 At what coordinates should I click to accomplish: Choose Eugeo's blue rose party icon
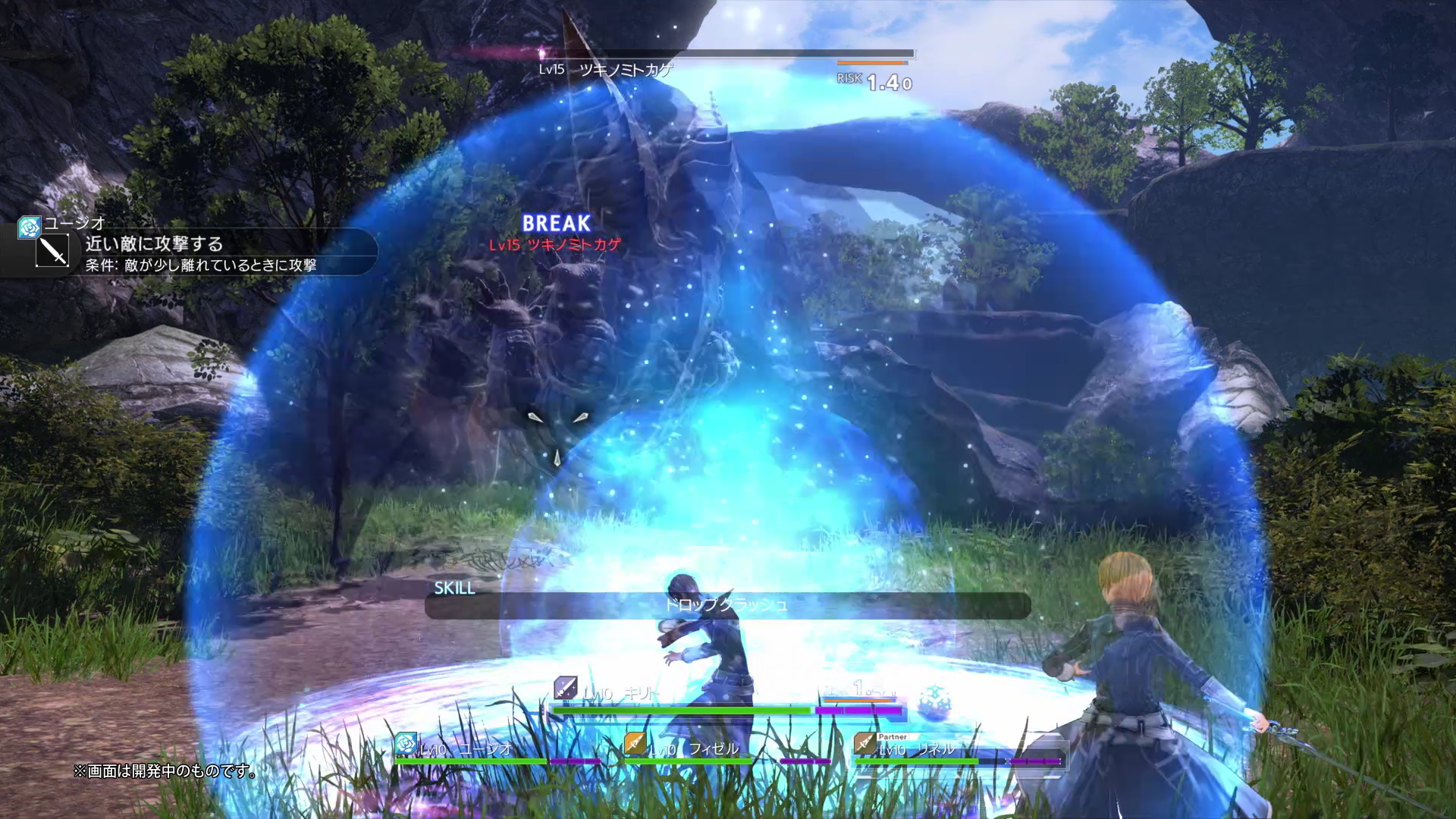(406, 744)
